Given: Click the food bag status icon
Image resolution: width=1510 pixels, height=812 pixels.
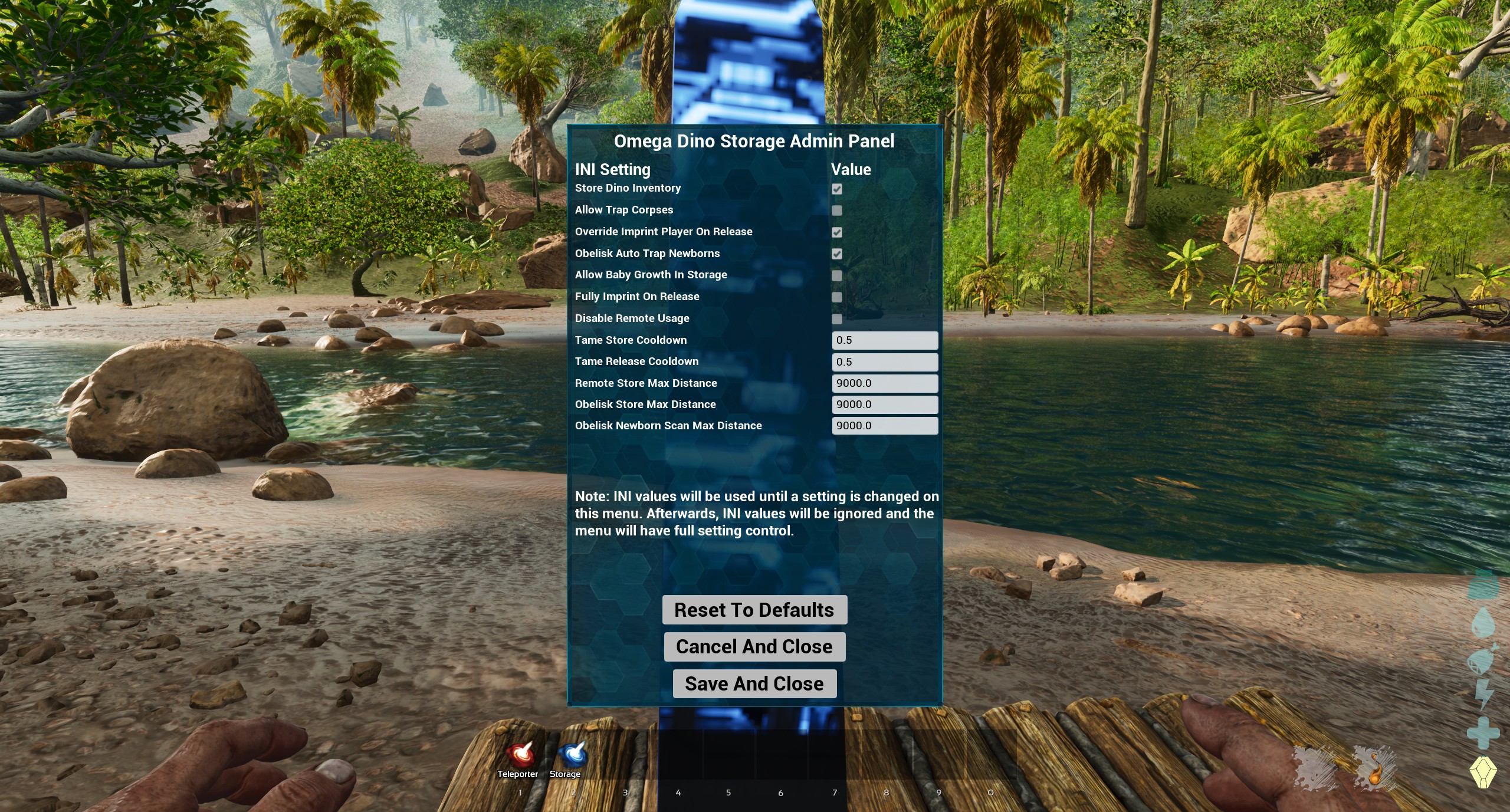Looking at the screenshot, I should coord(1481,660).
